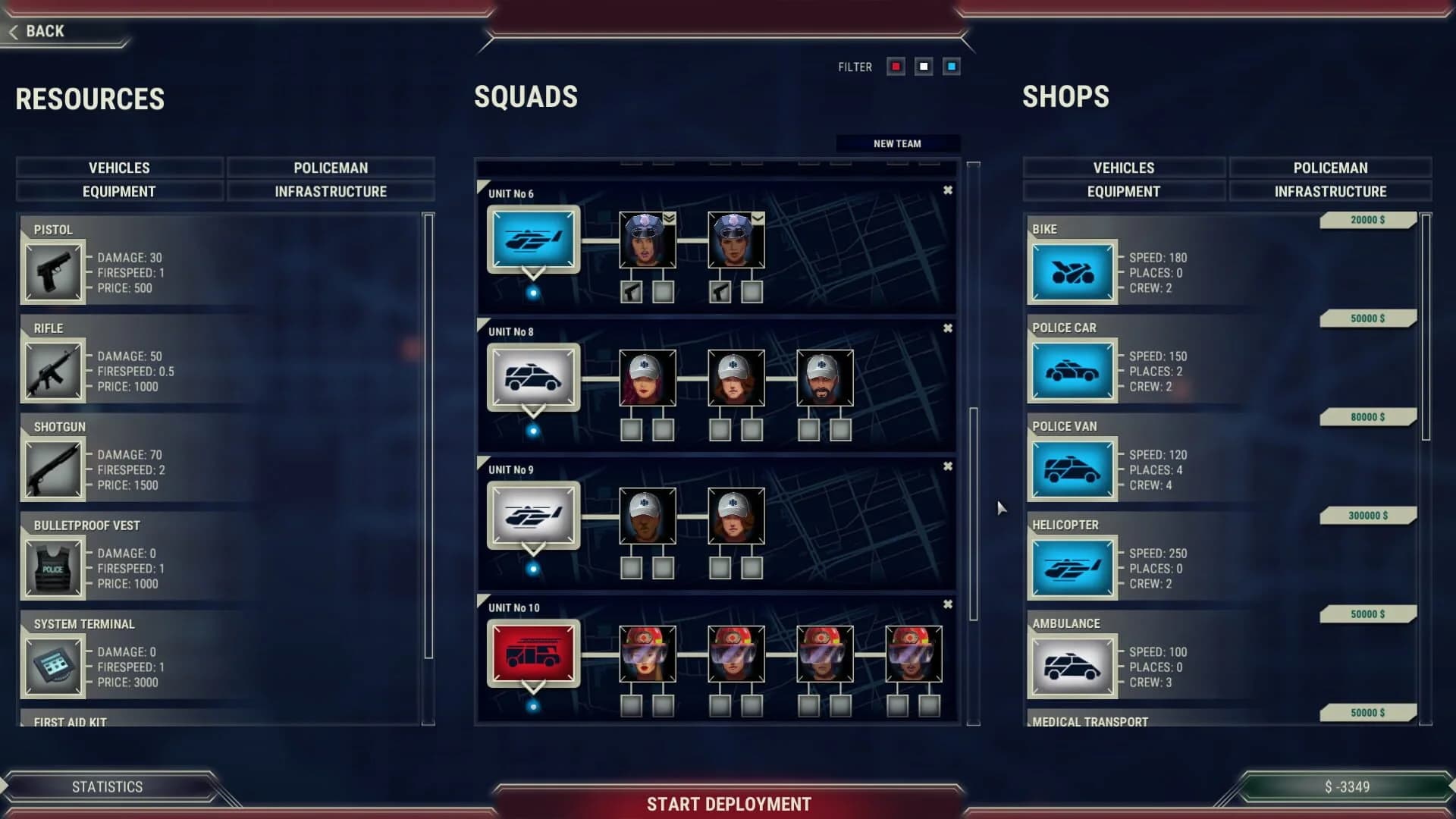Click the NEW TEAM button above the squads

coord(898,143)
